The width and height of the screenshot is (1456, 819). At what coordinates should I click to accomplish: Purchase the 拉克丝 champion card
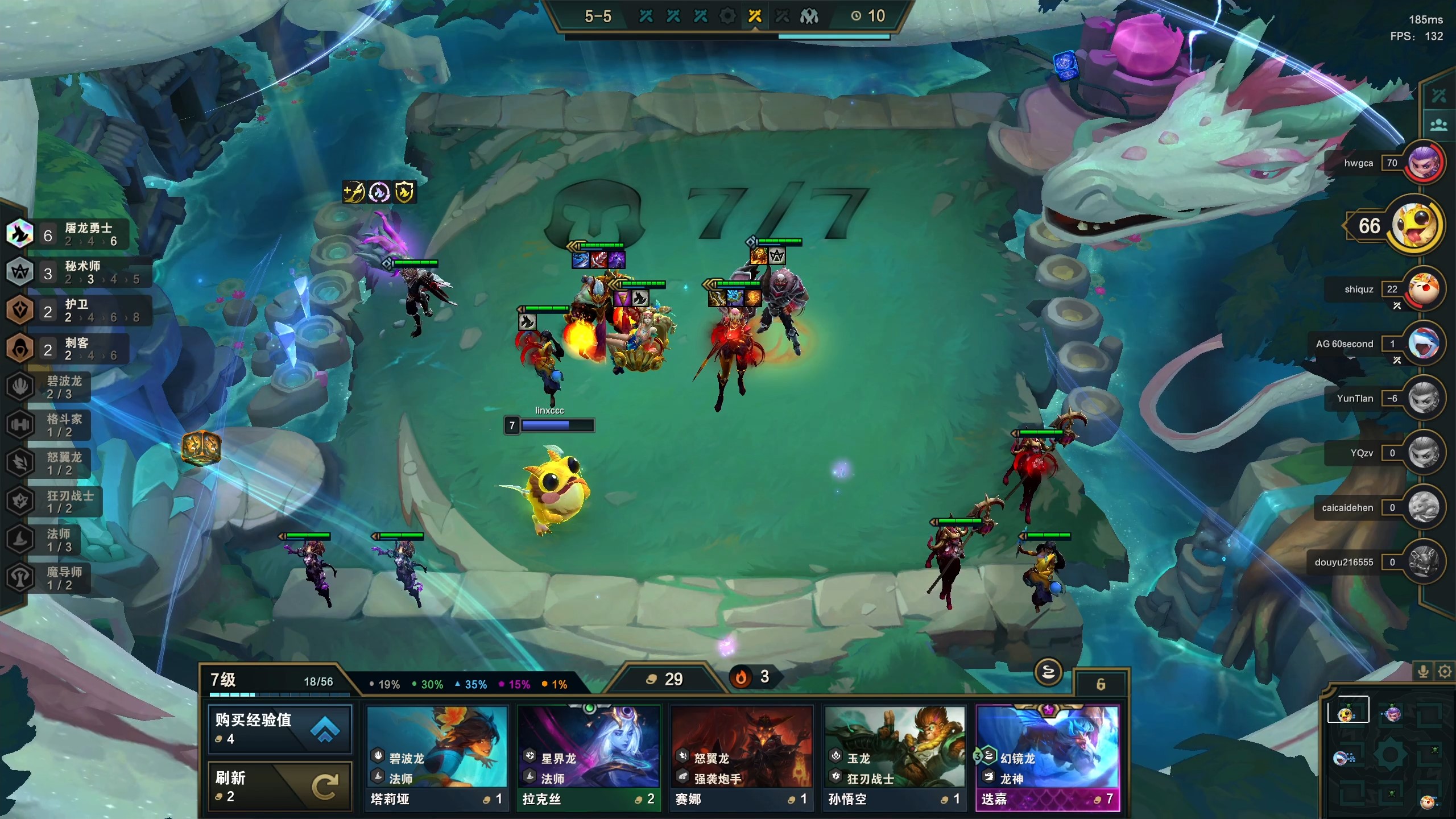(x=589, y=758)
